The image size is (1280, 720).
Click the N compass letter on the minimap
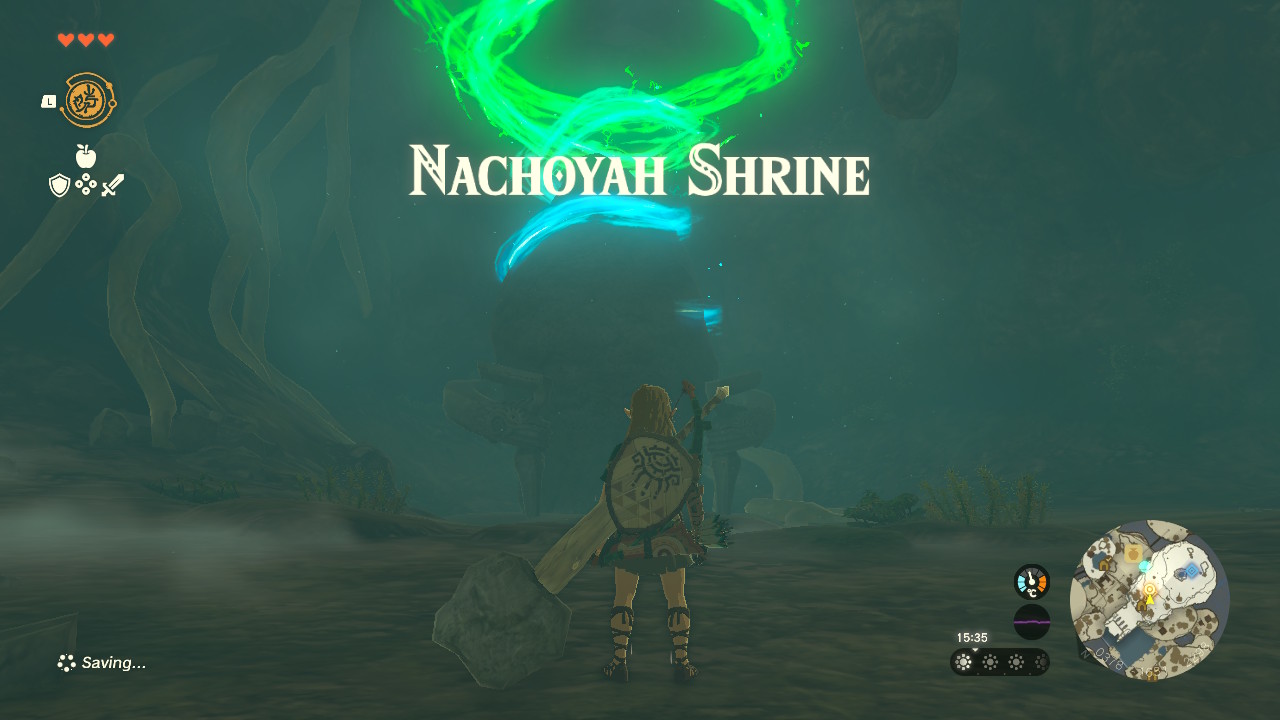[1084, 654]
